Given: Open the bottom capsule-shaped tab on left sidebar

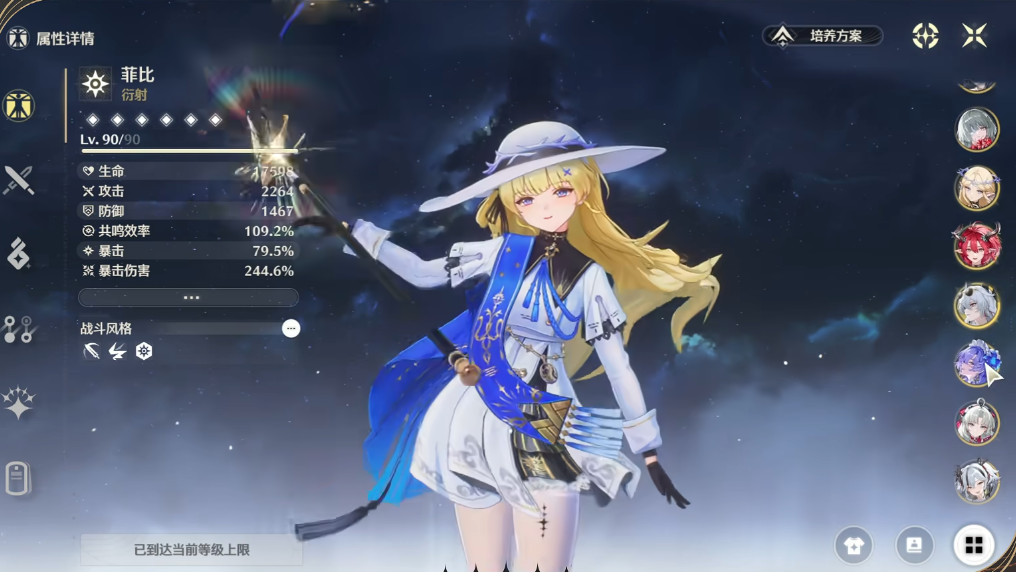Looking at the screenshot, I should 18,478.
